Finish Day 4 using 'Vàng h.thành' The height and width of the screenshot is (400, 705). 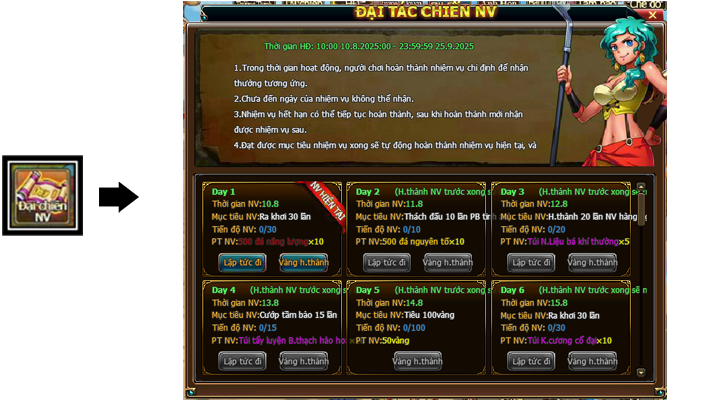pyautogui.click(x=303, y=361)
